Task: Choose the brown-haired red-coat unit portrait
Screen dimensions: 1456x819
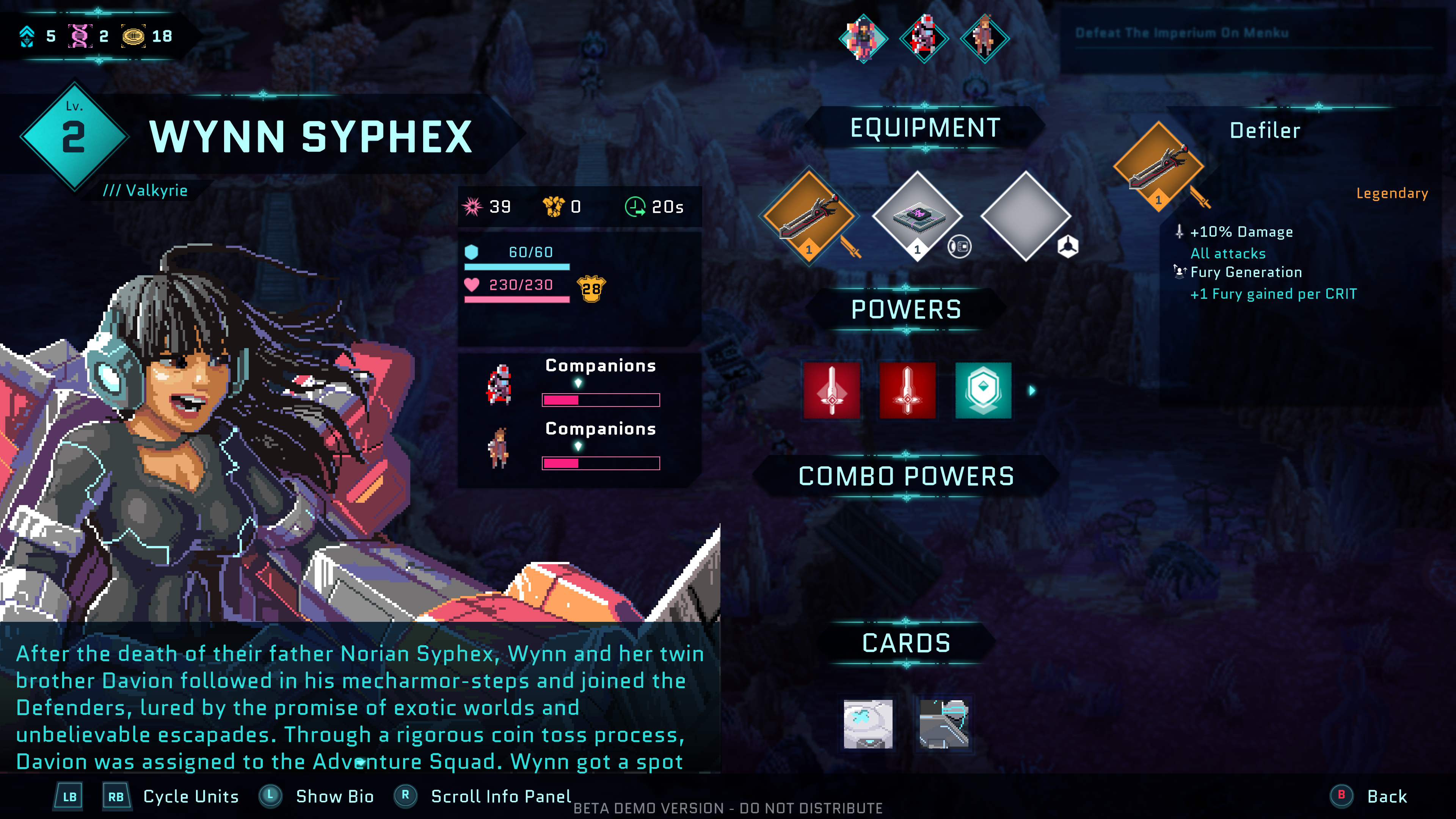Action: tap(985, 38)
